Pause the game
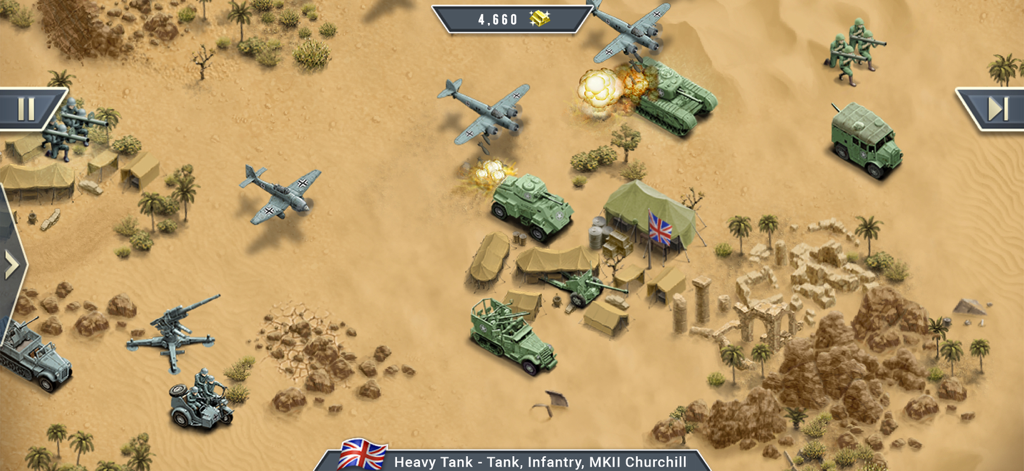Screen dimensions: 1024x471 [x=27, y=108]
